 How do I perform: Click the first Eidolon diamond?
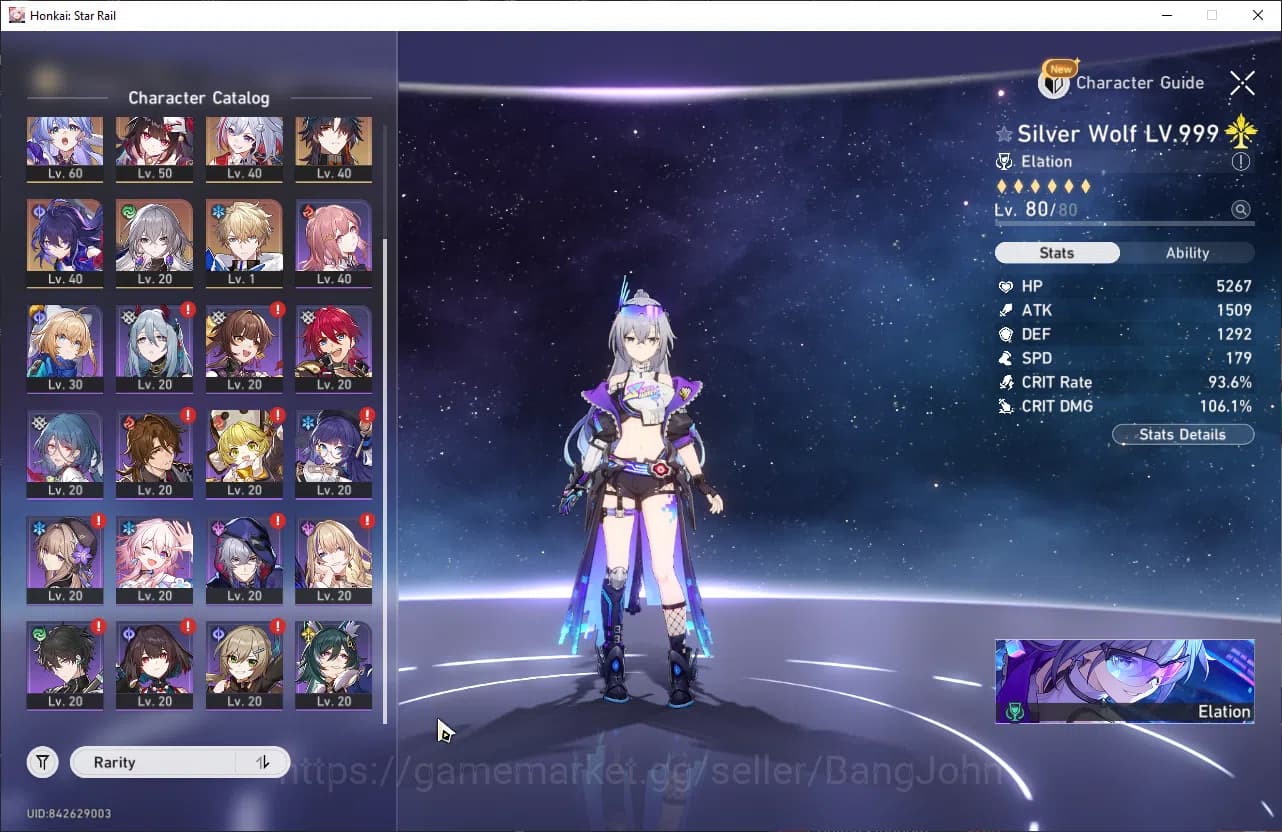[x=1002, y=186]
